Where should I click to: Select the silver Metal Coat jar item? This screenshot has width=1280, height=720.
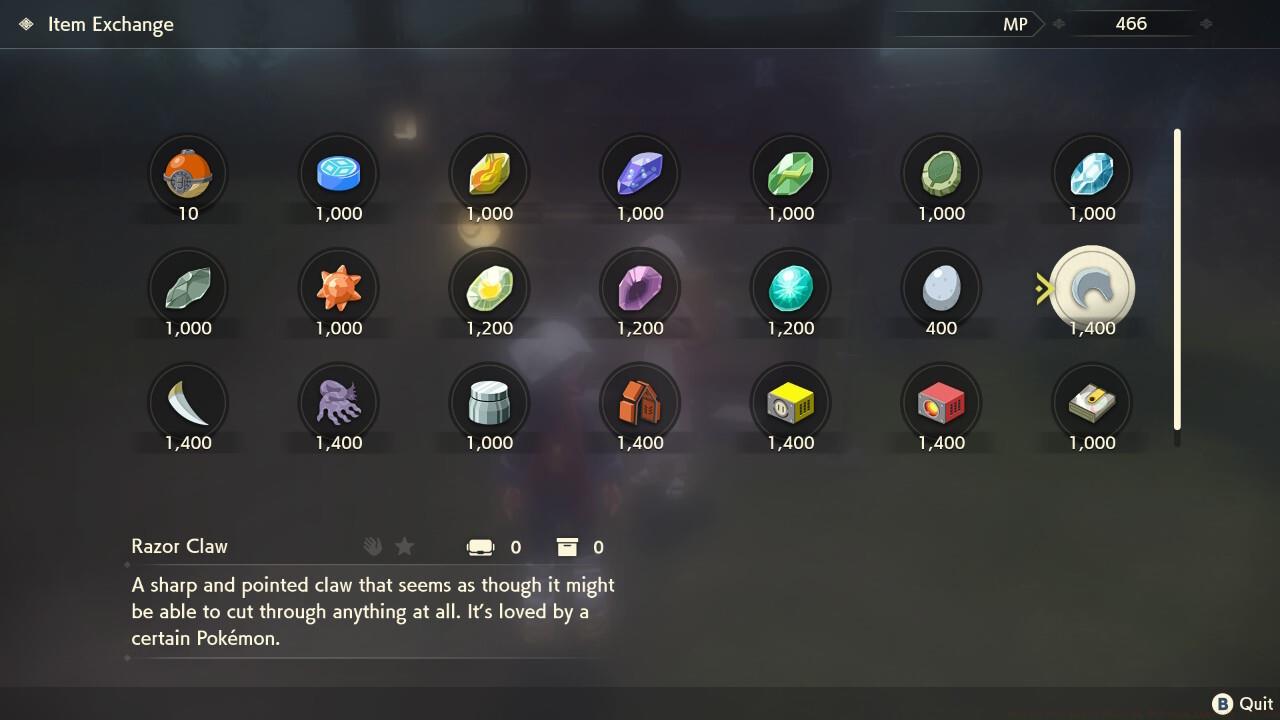pyautogui.click(x=489, y=402)
